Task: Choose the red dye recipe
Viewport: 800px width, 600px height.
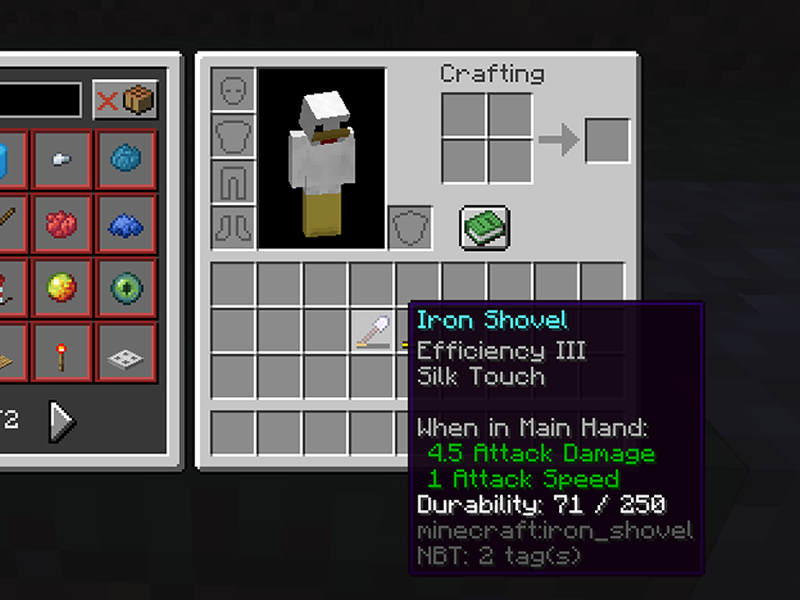Action: click(62, 224)
